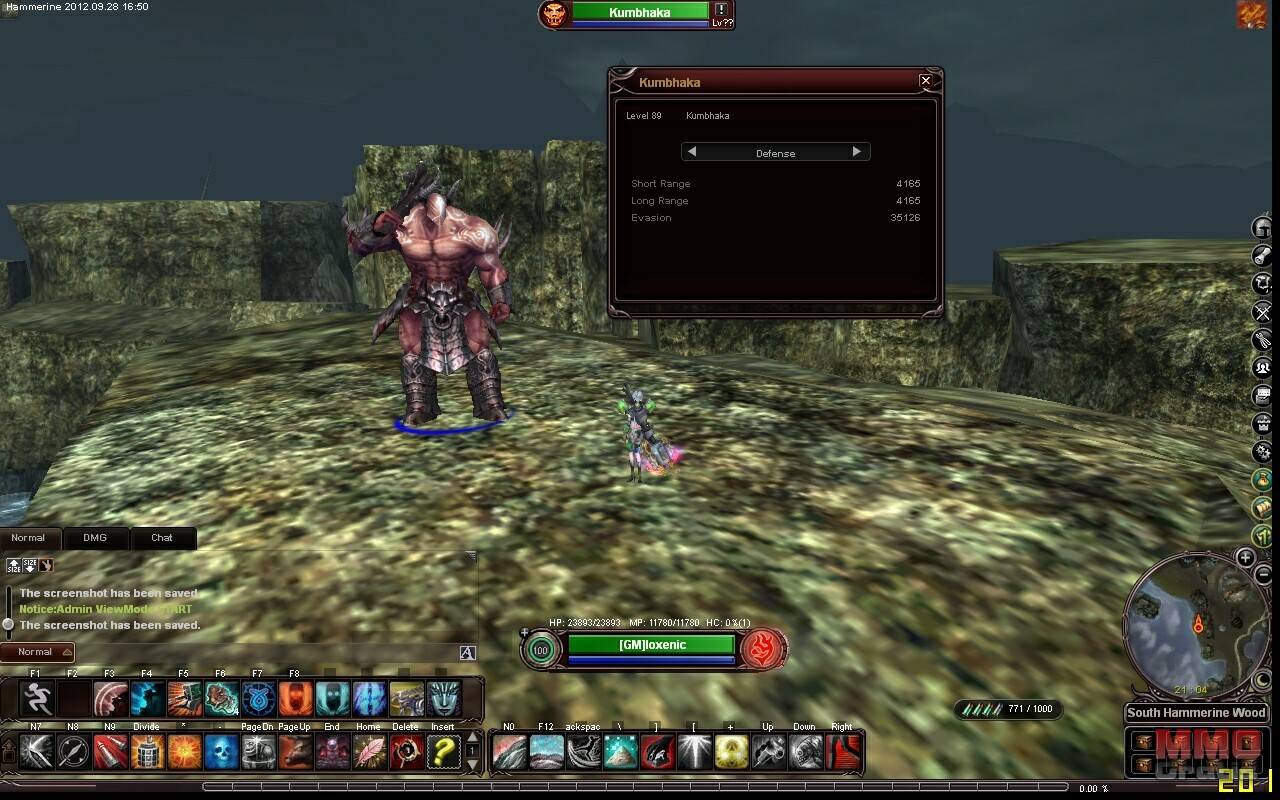Click the yellow question mark slot
Viewport: 1280px width, 800px height.
(x=443, y=751)
